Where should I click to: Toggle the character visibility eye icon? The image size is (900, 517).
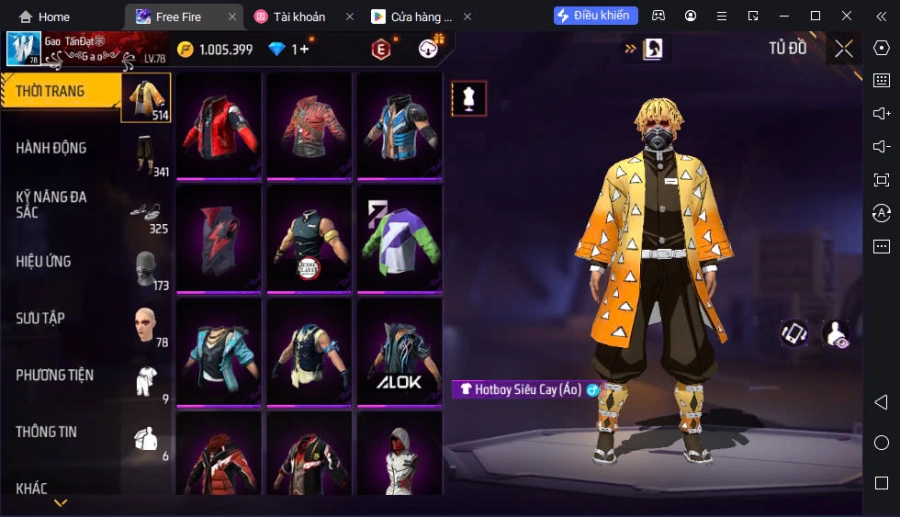click(835, 333)
